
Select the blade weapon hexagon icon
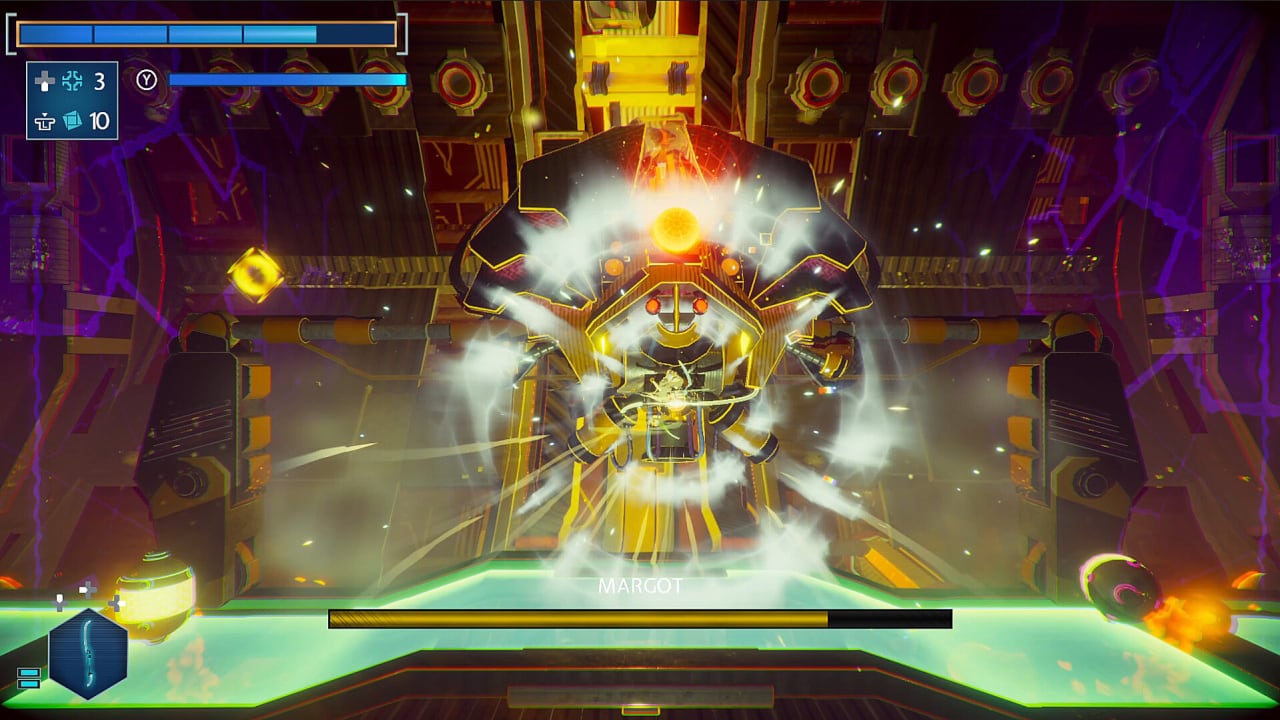click(88, 653)
